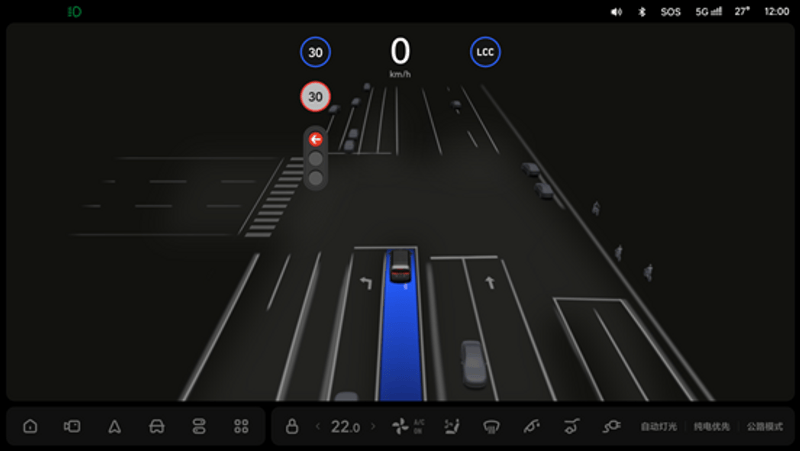Choose the 纯电优先 EV priority mode
Viewport: 800px width, 451px height.
[x=711, y=426]
